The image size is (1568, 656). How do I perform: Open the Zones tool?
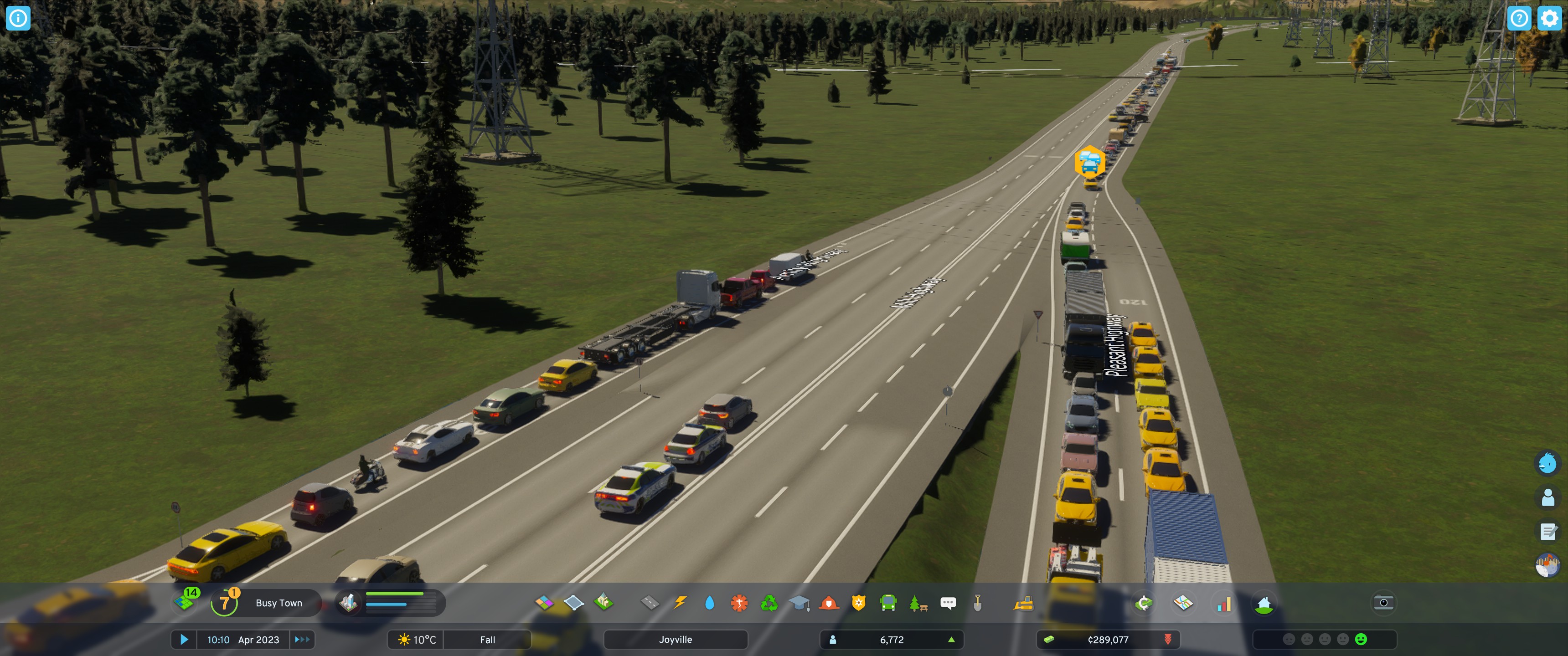544,603
